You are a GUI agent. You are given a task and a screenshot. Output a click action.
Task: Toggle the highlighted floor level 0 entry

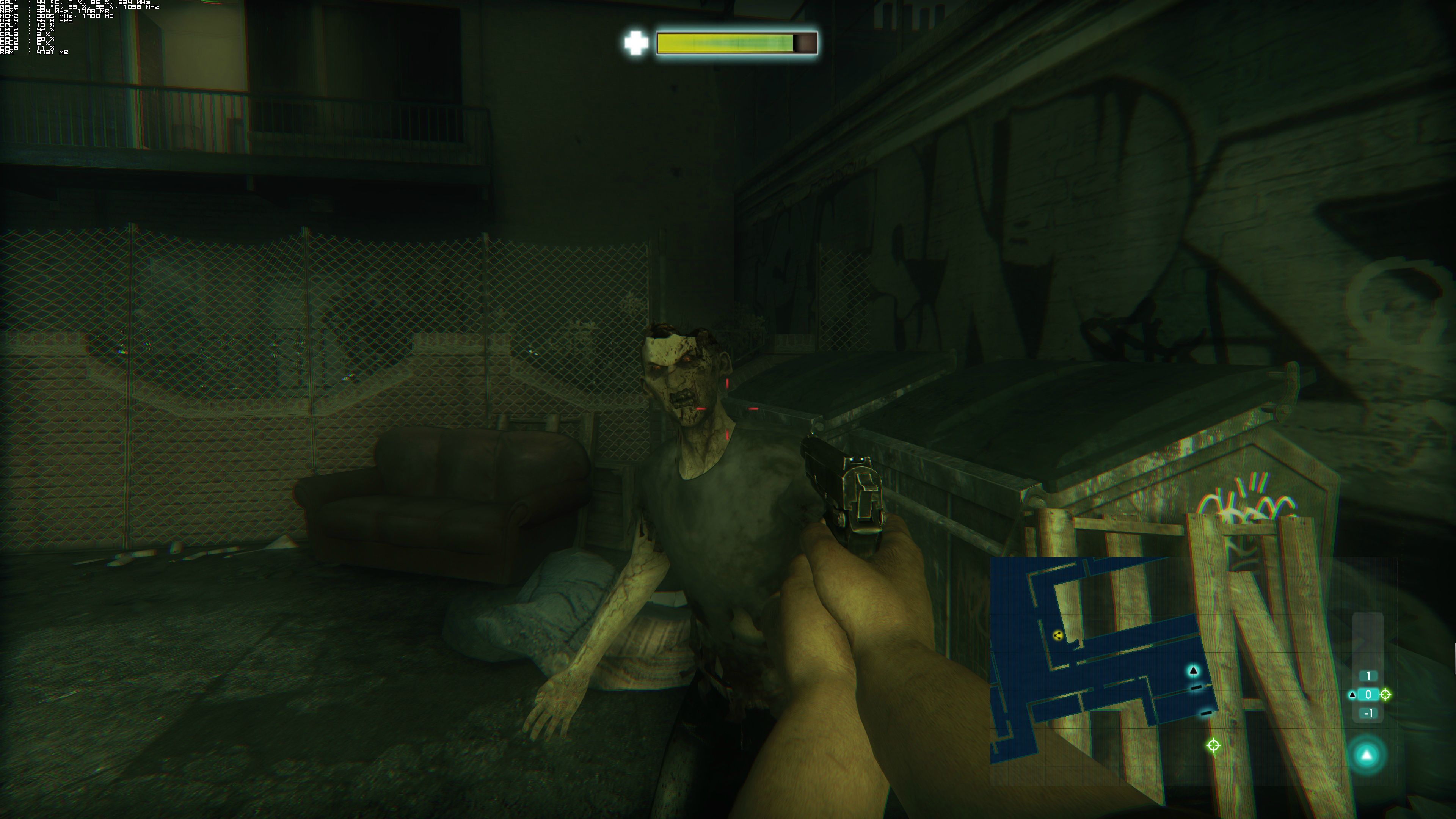point(1368,695)
